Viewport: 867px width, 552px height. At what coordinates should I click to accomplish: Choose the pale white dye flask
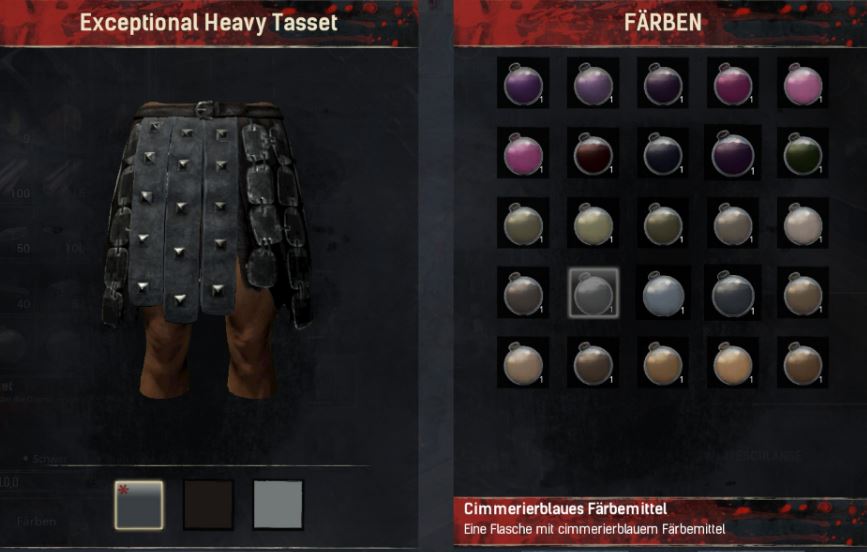click(803, 223)
